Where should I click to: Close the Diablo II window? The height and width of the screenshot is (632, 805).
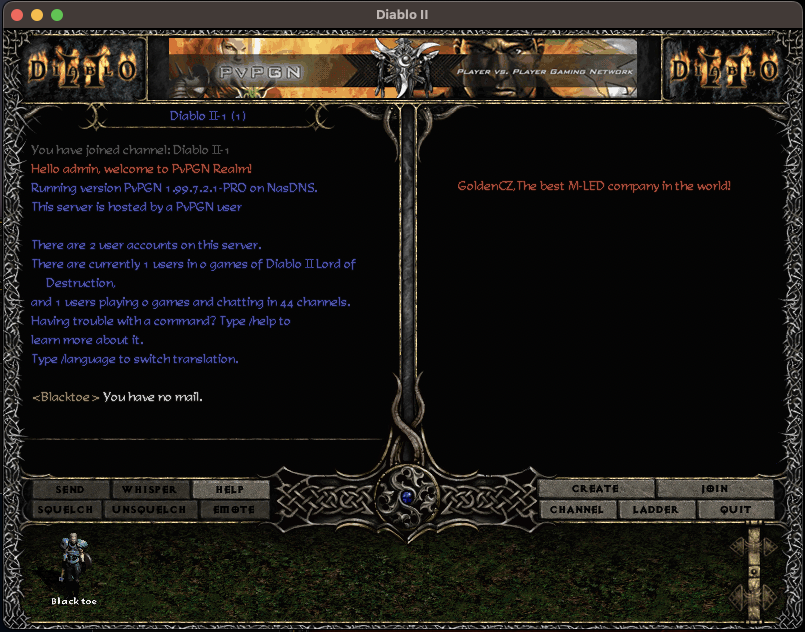17,15
